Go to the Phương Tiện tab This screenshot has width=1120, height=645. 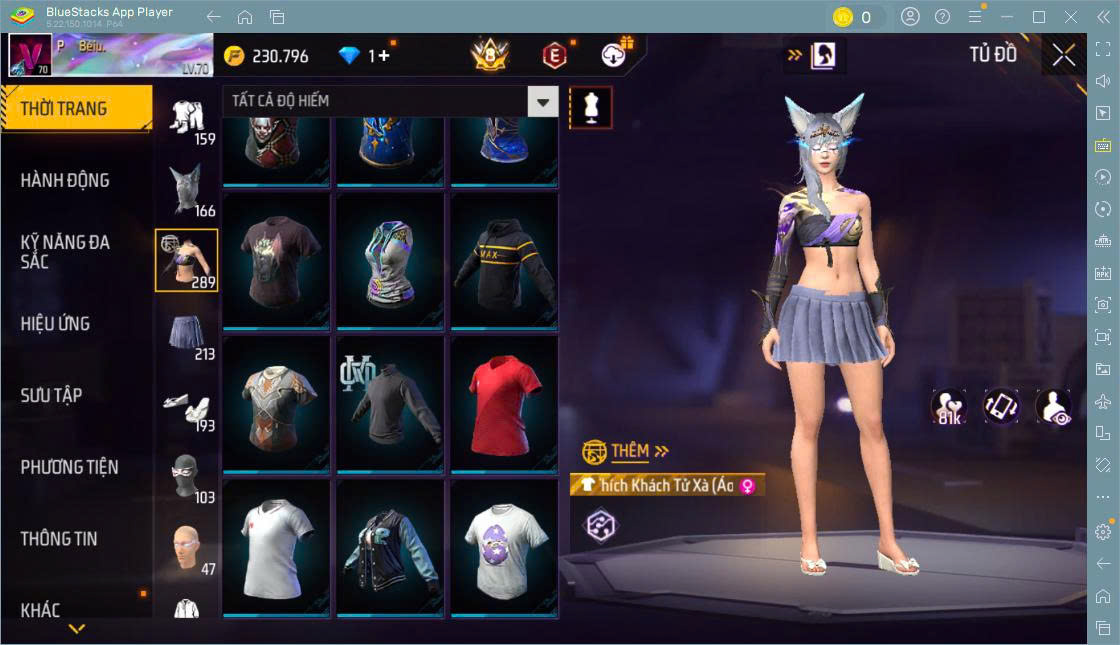[x=70, y=467]
